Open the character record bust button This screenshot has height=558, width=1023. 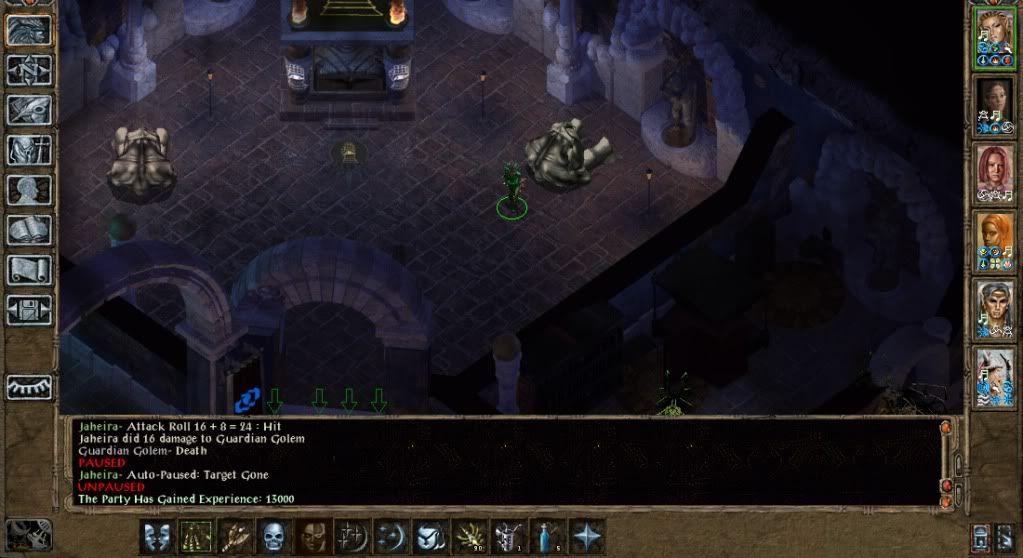pyautogui.click(x=29, y=190)
